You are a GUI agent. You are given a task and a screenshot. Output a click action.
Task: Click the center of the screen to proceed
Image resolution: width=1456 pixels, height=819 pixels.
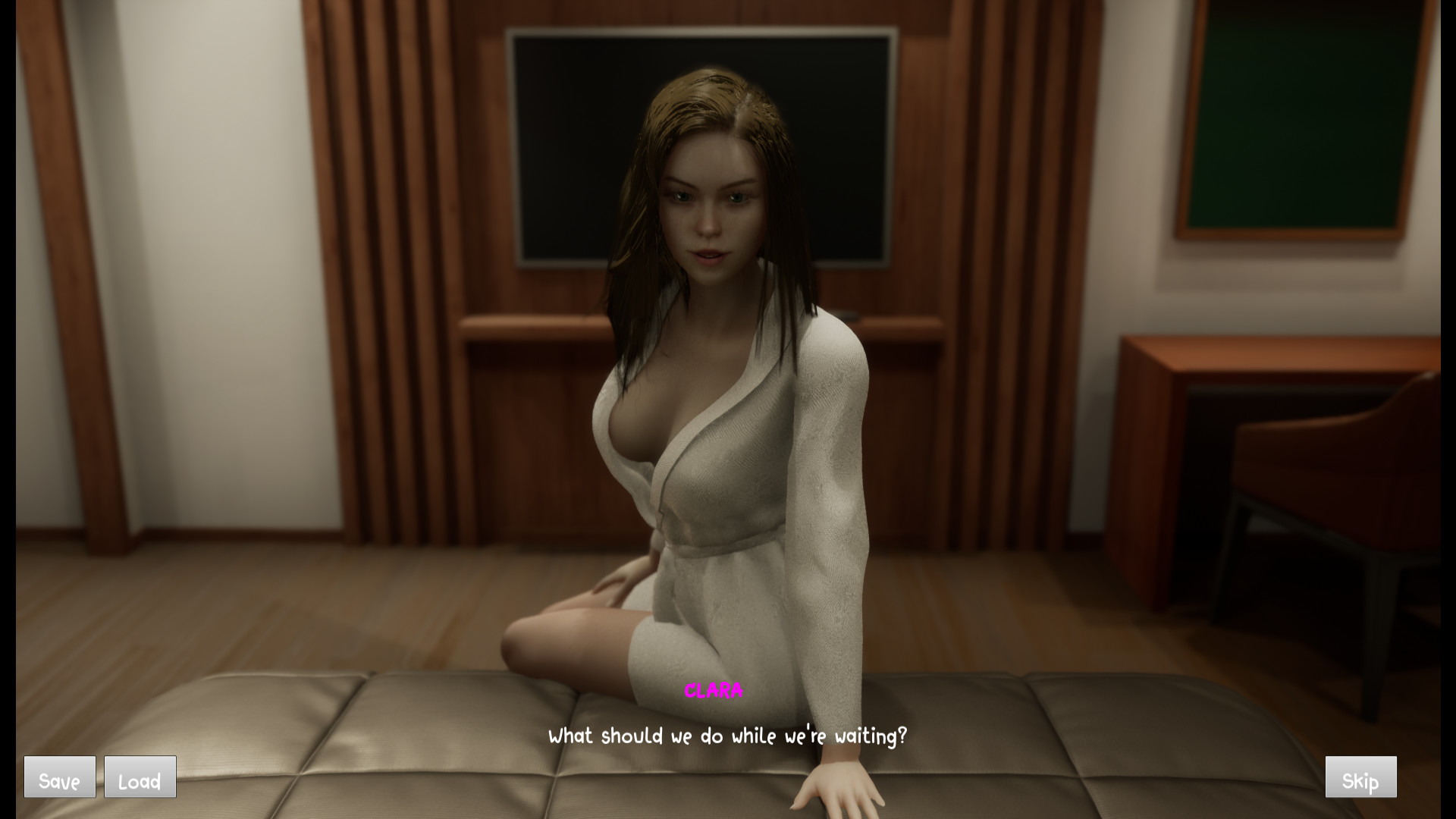point(728,409)
